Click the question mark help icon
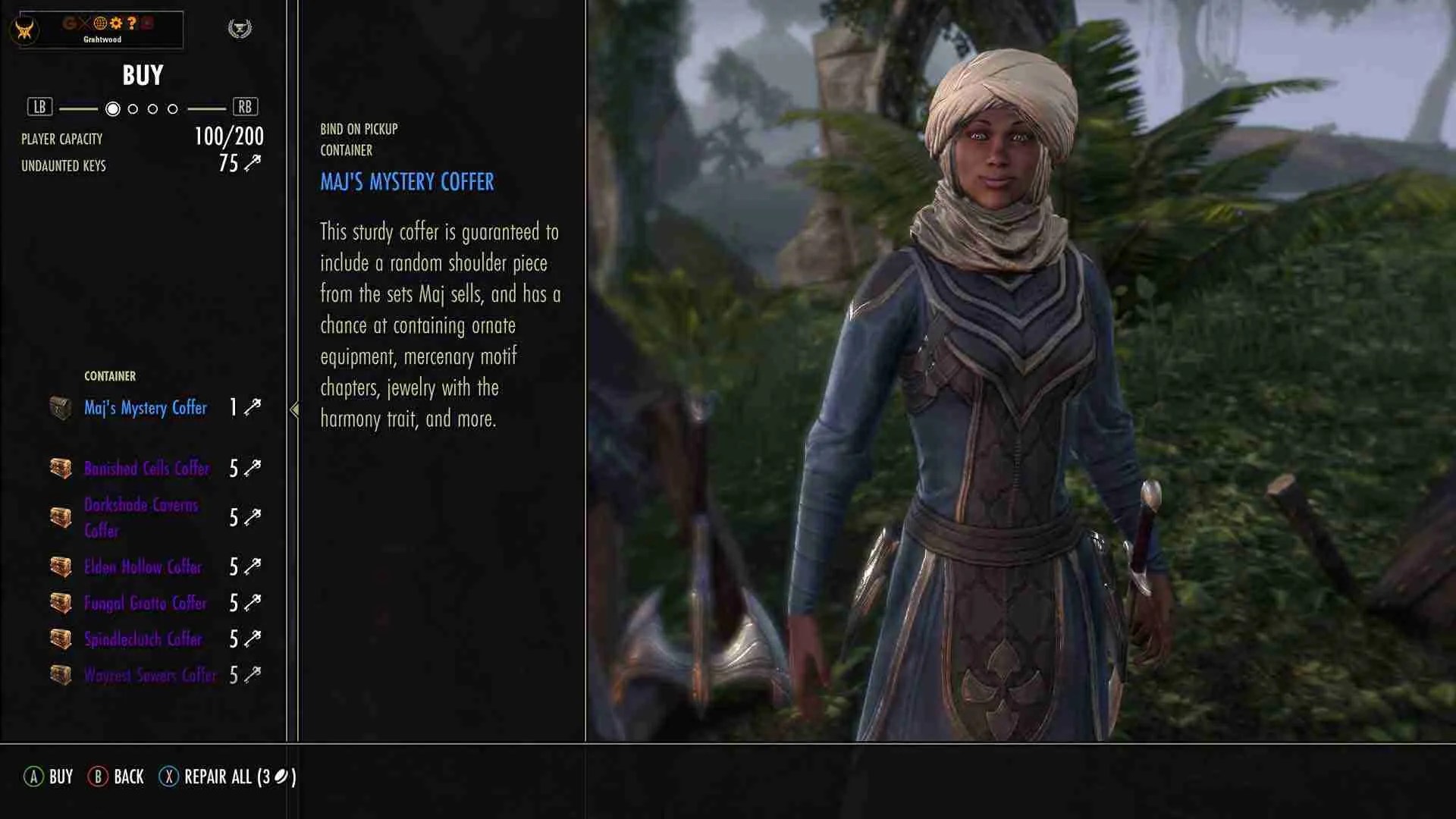 click(132, 23)
